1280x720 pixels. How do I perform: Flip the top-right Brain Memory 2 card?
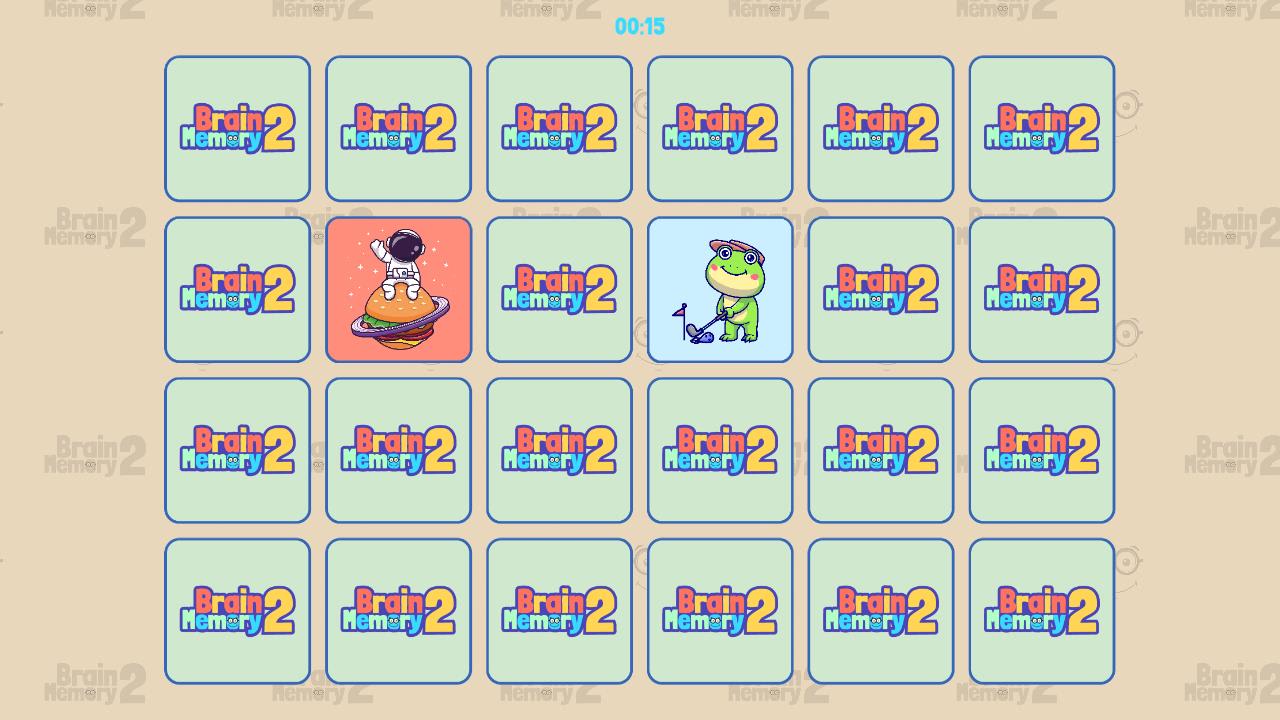pos(1041,128)
